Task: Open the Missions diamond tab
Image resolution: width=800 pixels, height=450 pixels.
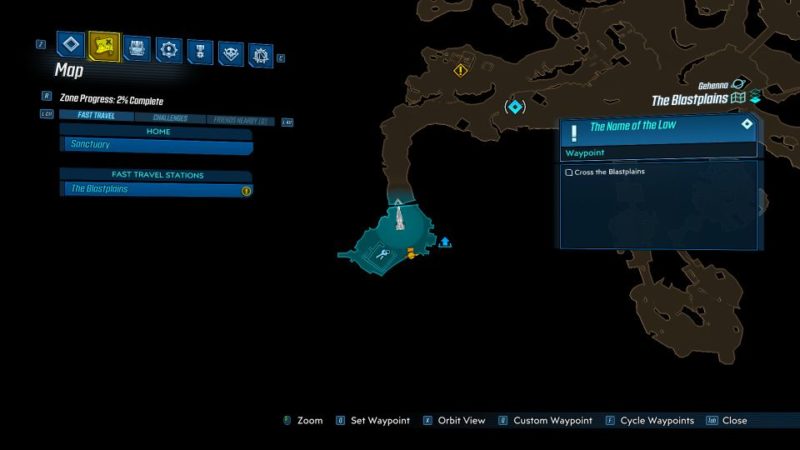Action: (x=70, y=44)
